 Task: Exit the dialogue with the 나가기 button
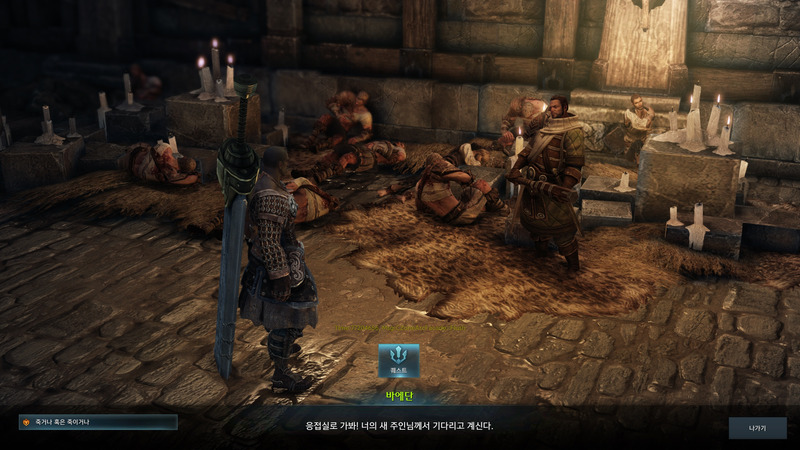[x=757, y=427]
